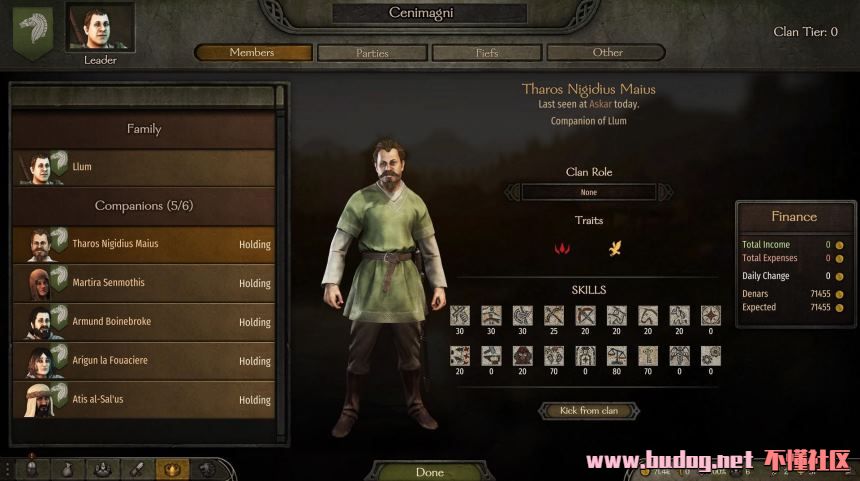Switch to the Members tab
This screenshot has width=860, height=481.
tap(252, 52)
